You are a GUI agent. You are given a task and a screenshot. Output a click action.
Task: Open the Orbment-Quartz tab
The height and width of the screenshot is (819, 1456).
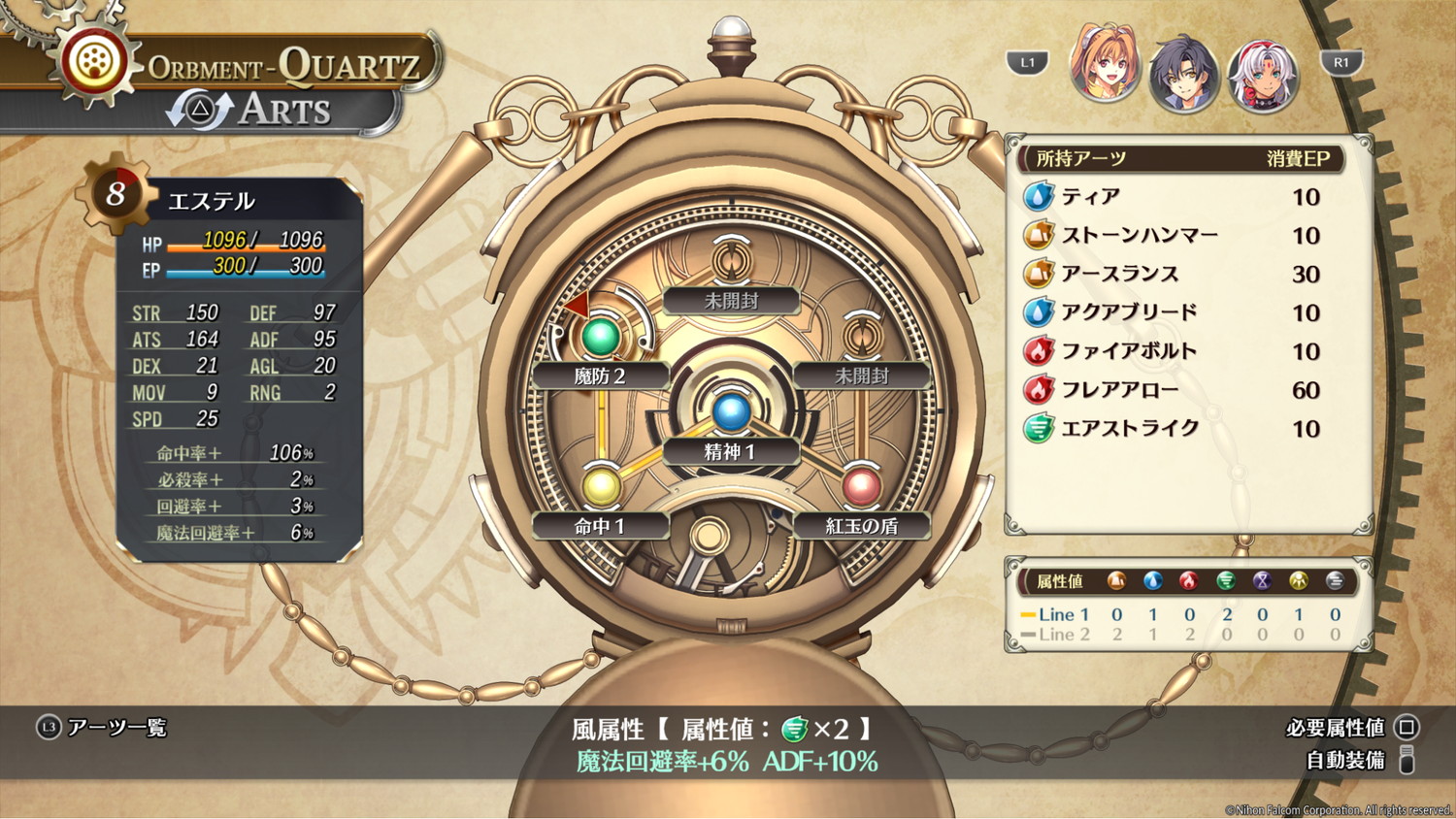[281, 66]
